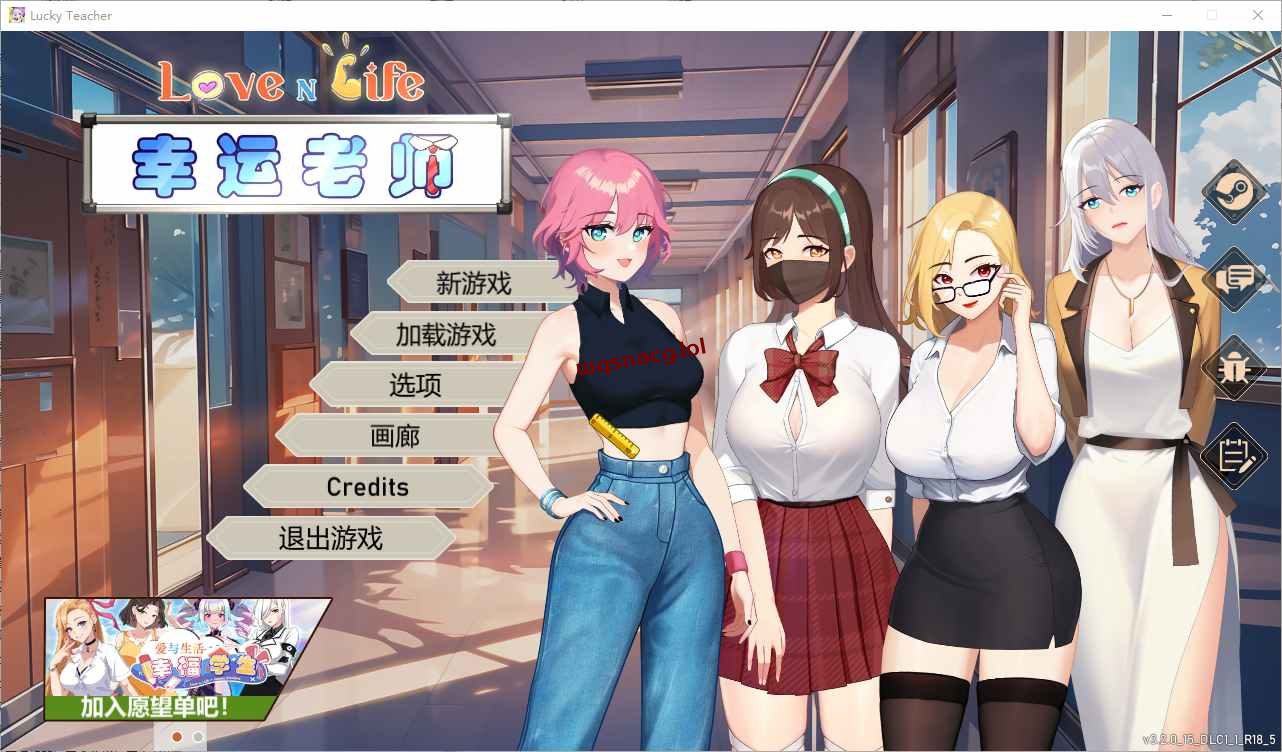View the Credits screen
Screen dimensions: 1282x752
pyautogui.click(x=367, y=487)
